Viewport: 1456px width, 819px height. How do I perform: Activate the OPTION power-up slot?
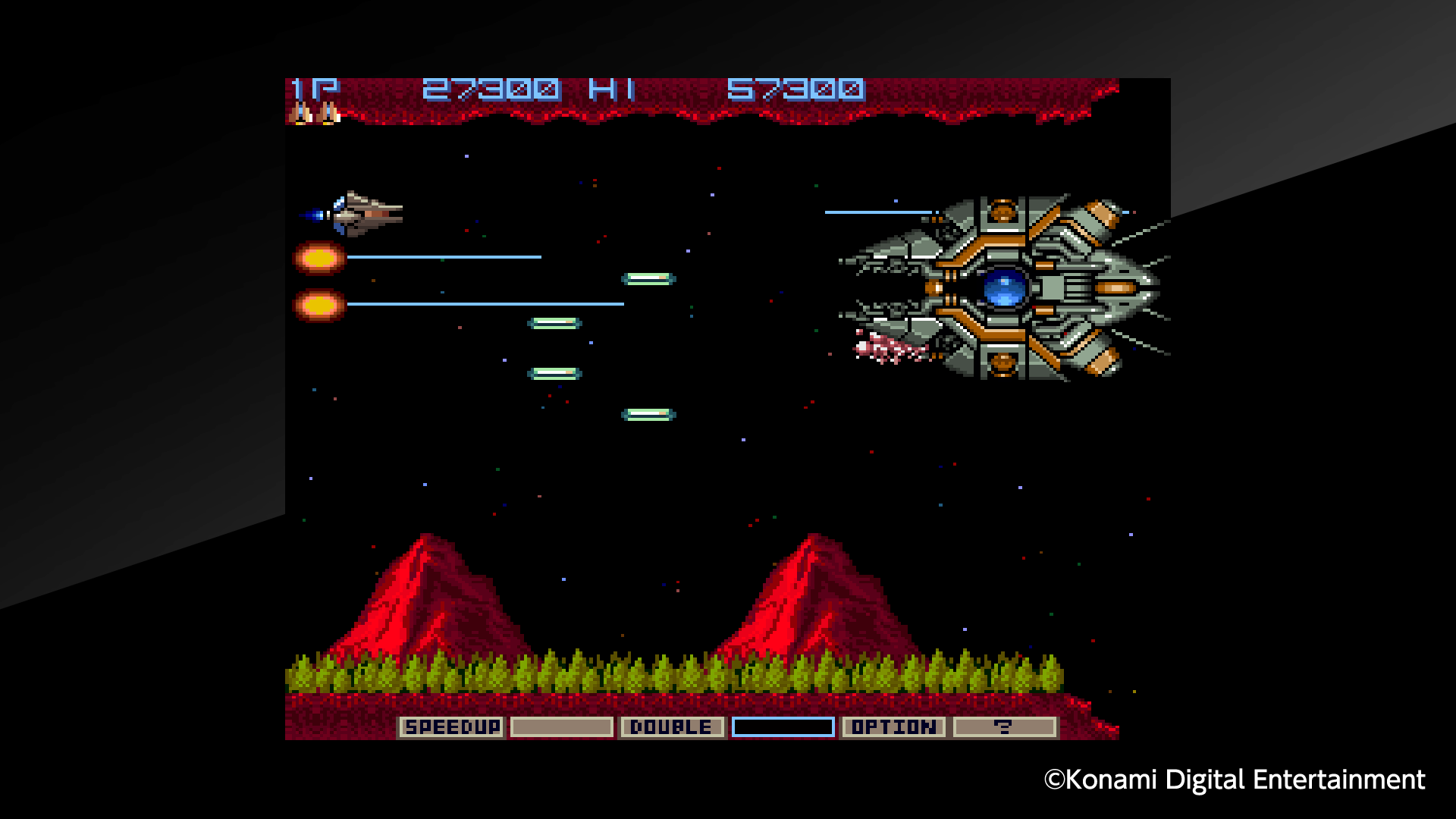pos(894,726)
